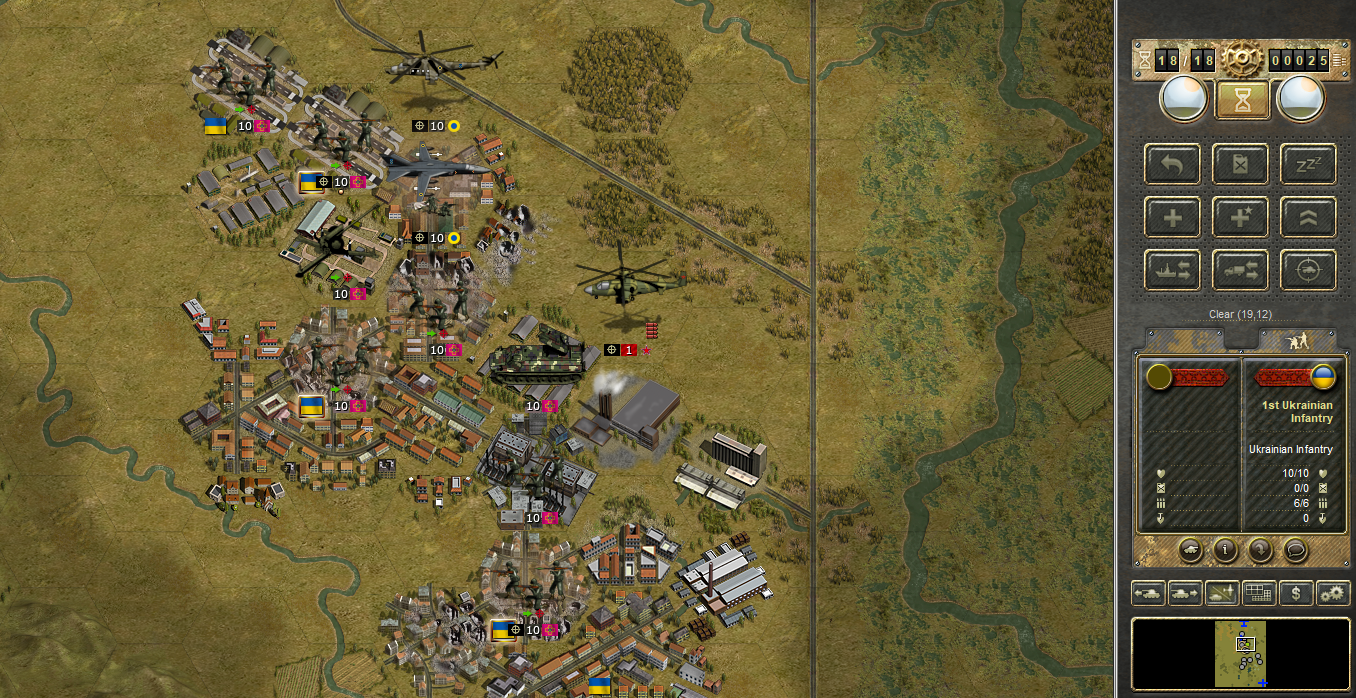Open the gear cog at the panel top
The image size is (1356, 698).
1241,57
